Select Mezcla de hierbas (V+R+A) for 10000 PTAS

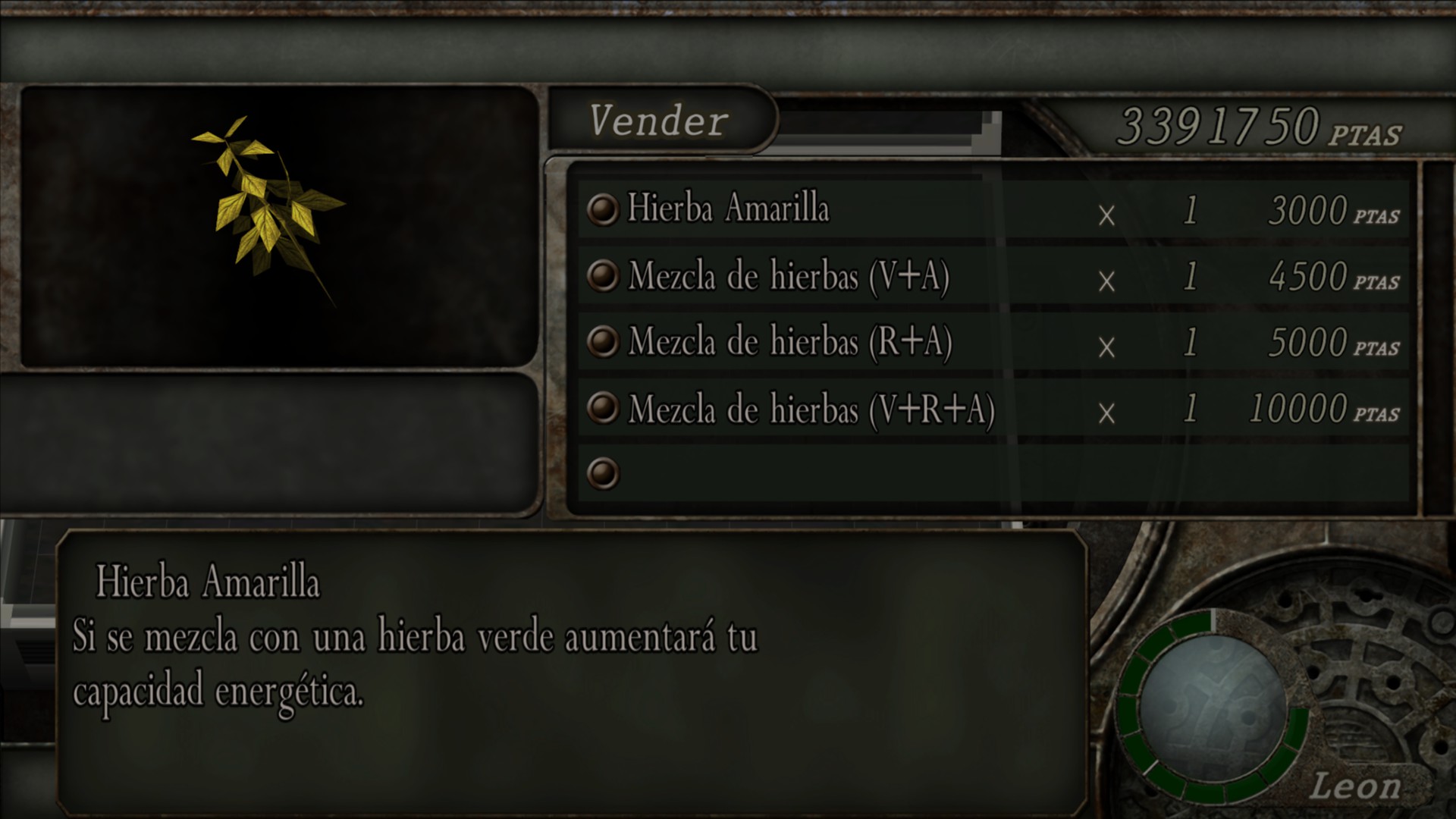point(811,409)
